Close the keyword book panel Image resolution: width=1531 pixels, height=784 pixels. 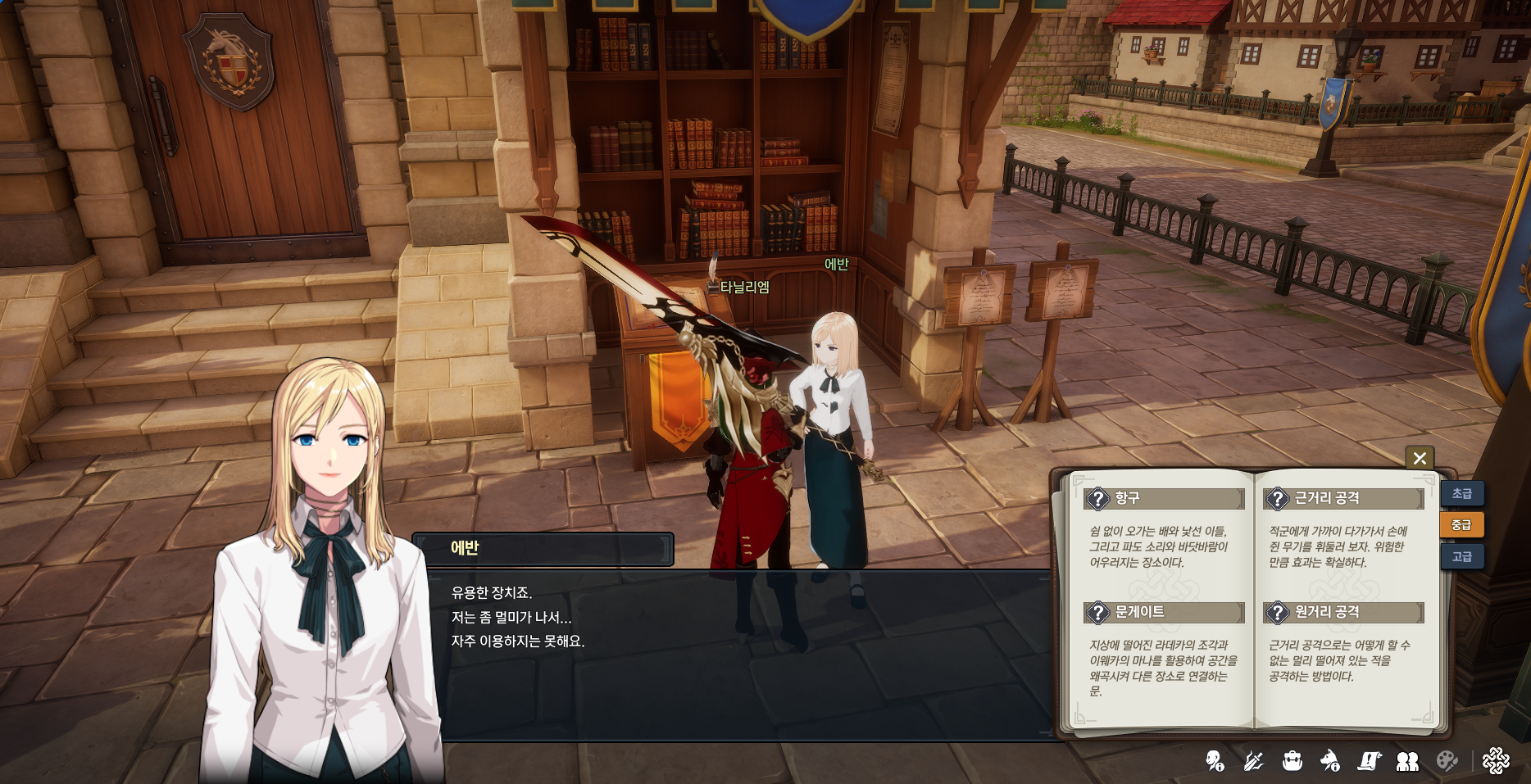point(1420,458)
